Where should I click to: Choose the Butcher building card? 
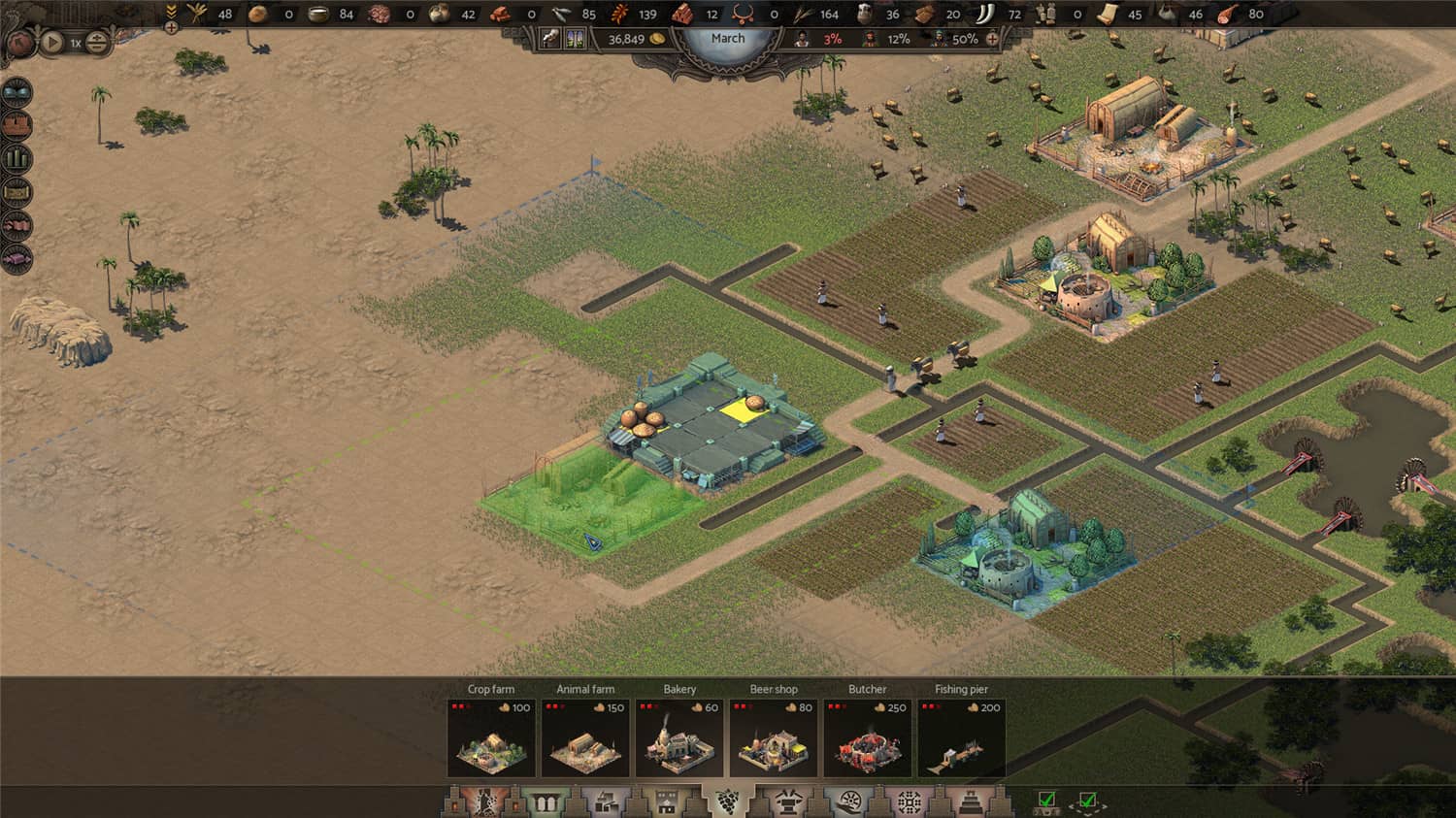coord(868,738)
